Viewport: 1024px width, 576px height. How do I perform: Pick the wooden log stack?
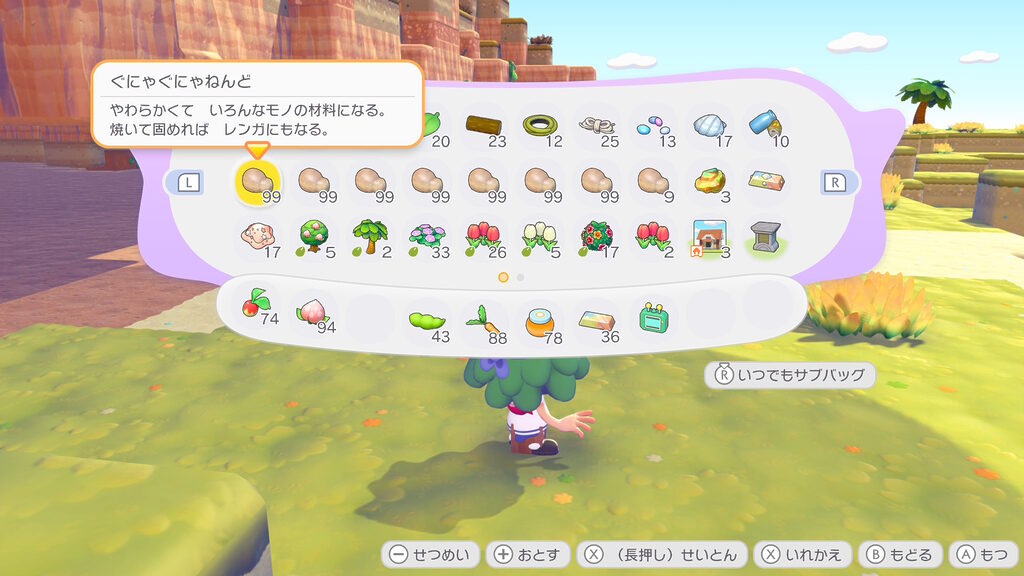pyautogui.click(x=484, y=127)
